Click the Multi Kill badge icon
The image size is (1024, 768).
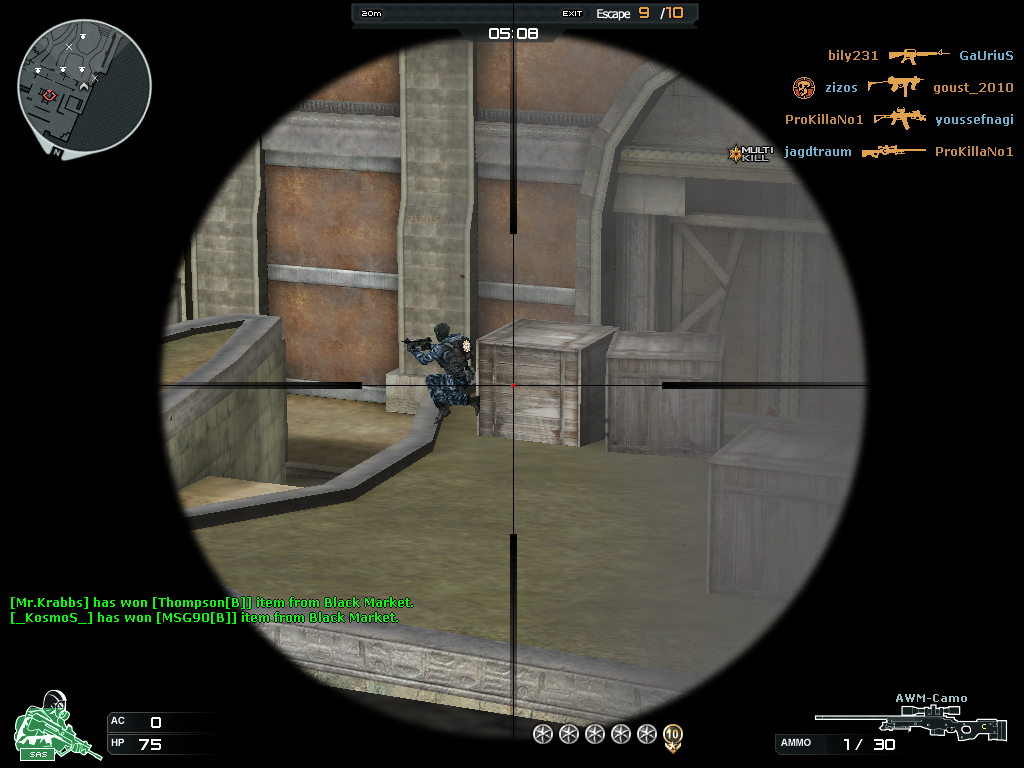pyautogui.click(x=749, y=153)
